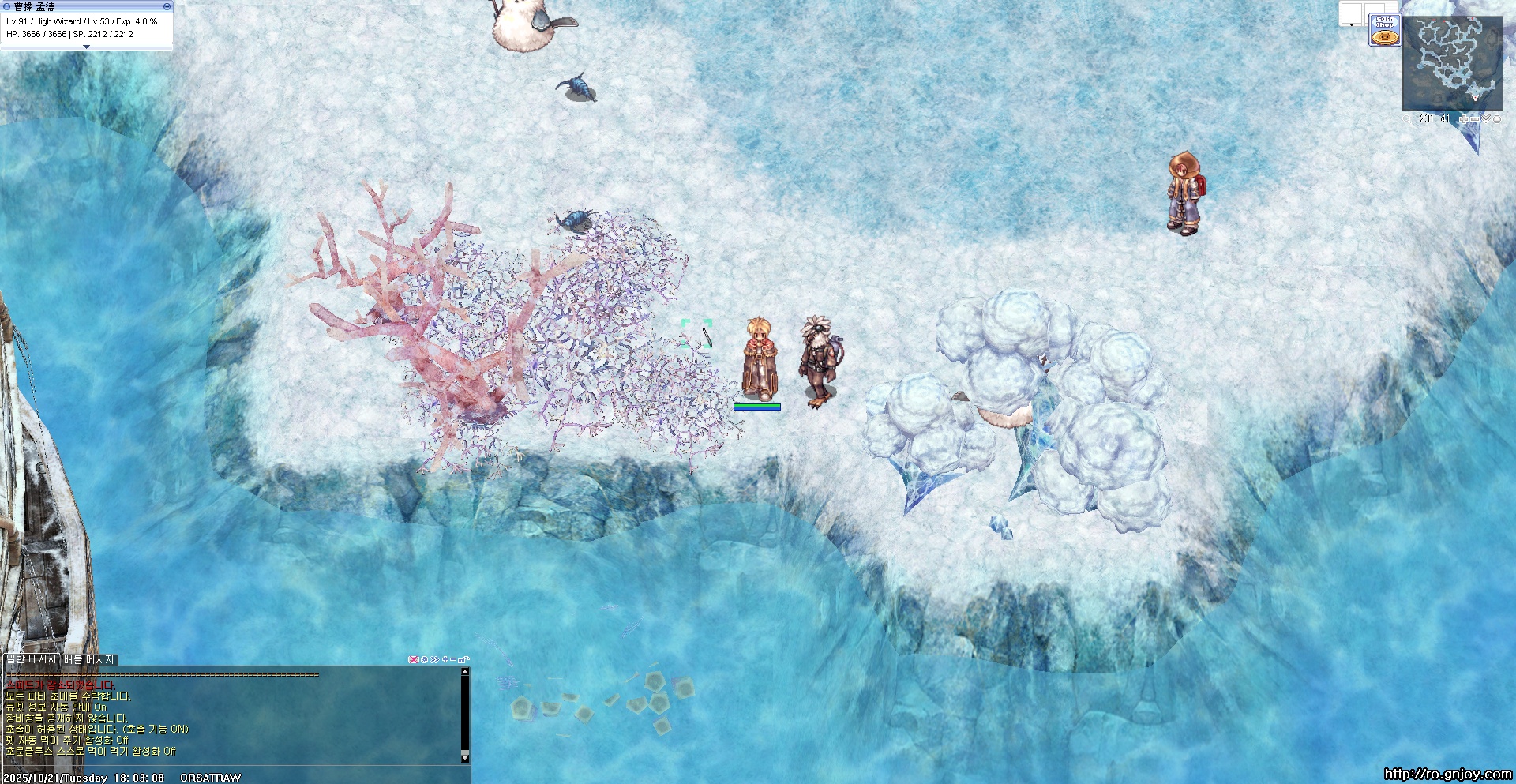Click the circular target icon on the chat header

tap(424, 659)
